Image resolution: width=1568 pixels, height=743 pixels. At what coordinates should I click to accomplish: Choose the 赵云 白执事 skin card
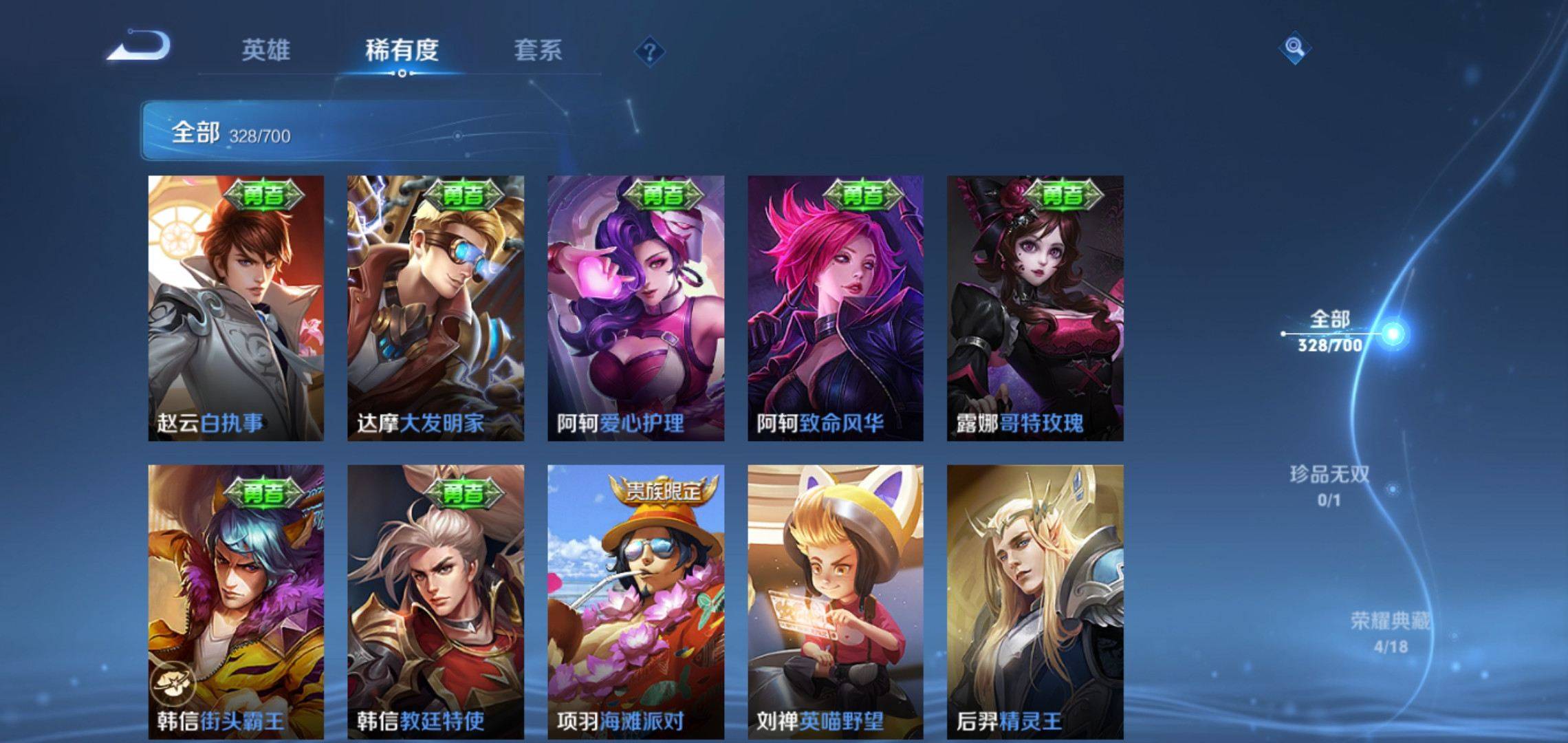(236, 308)
